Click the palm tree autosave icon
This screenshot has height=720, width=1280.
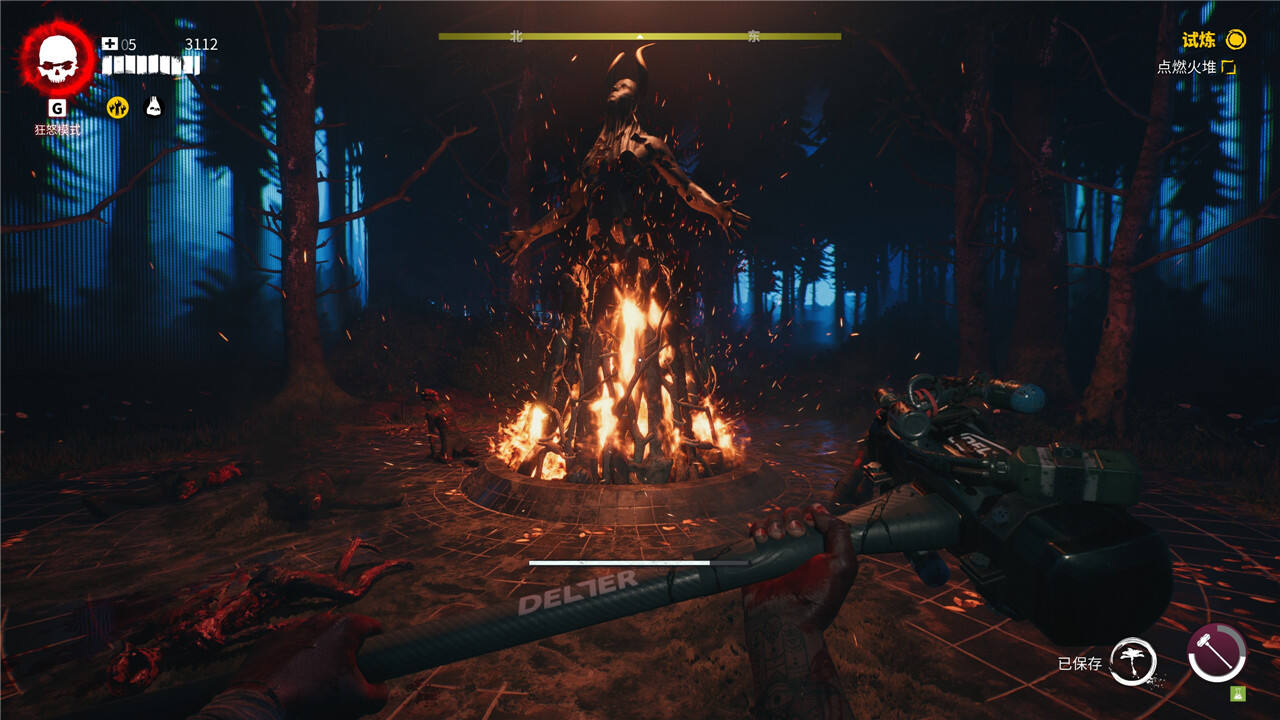pos(1133,662)
